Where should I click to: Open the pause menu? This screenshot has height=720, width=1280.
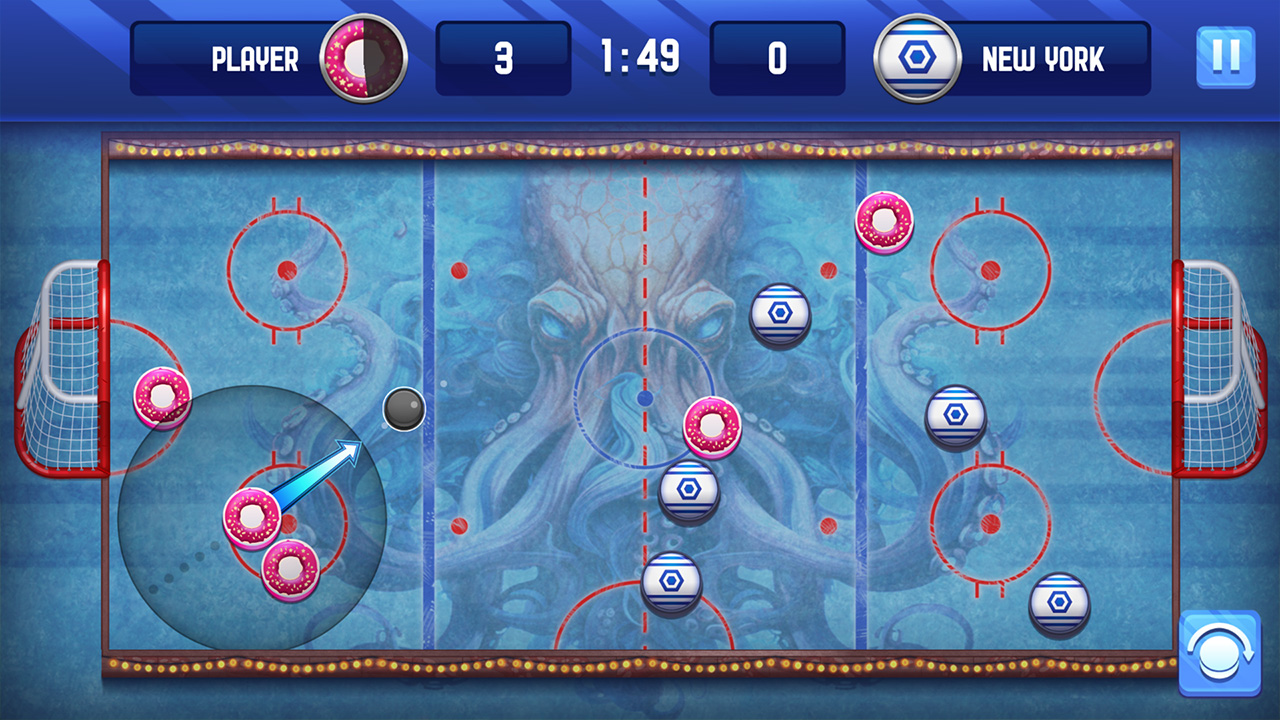point(1224,57)
